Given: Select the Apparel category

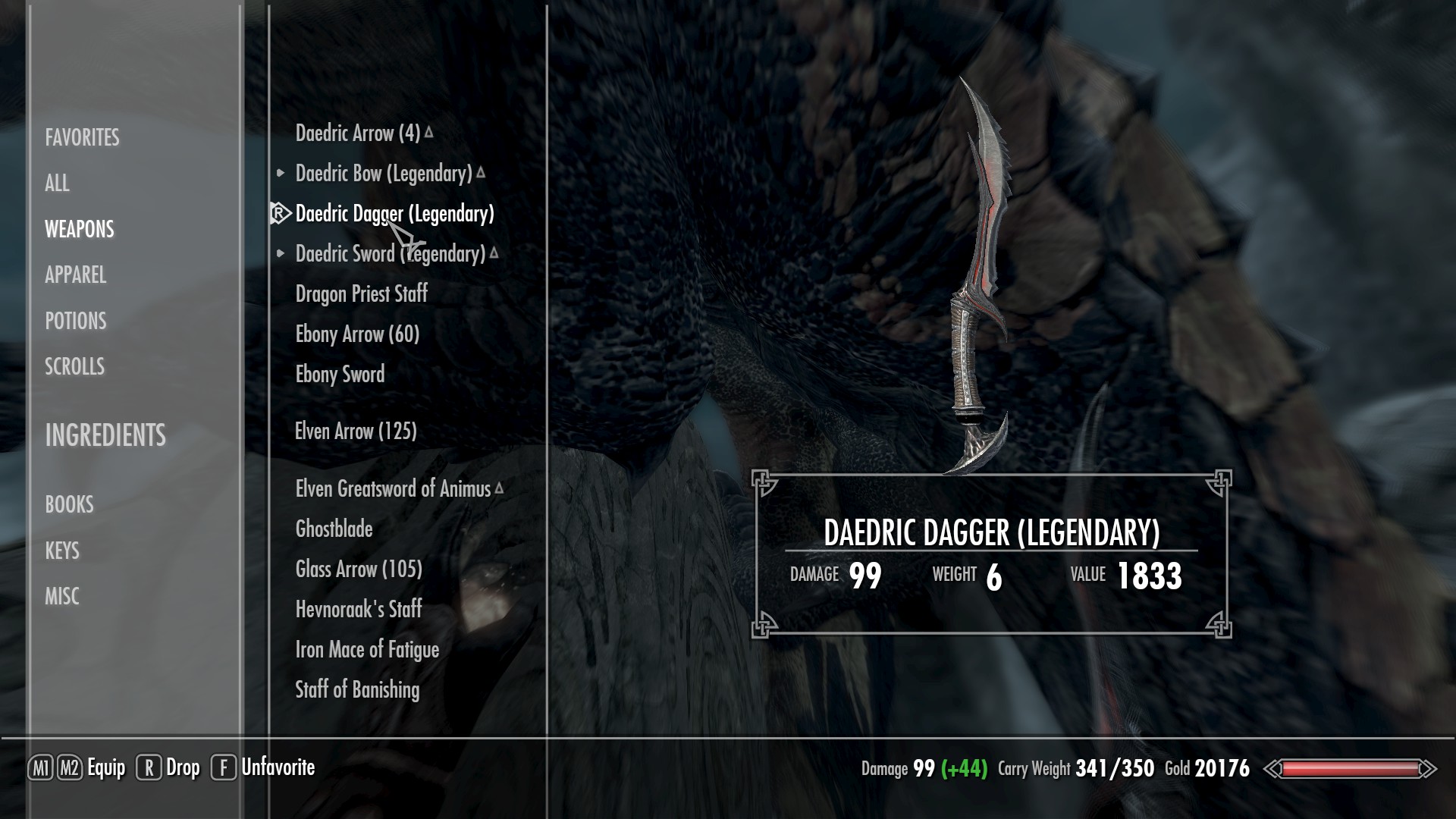Looking at the screenshot, I should pyautogui.click(x=75, y=275).
